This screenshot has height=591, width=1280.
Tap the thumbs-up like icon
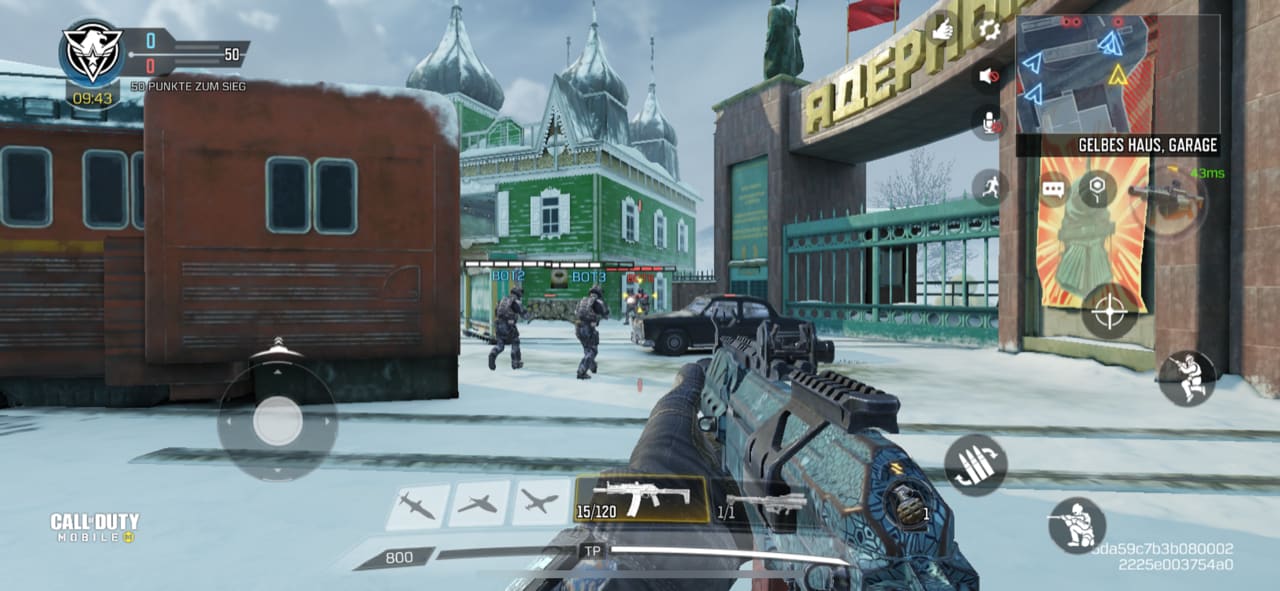942,30
